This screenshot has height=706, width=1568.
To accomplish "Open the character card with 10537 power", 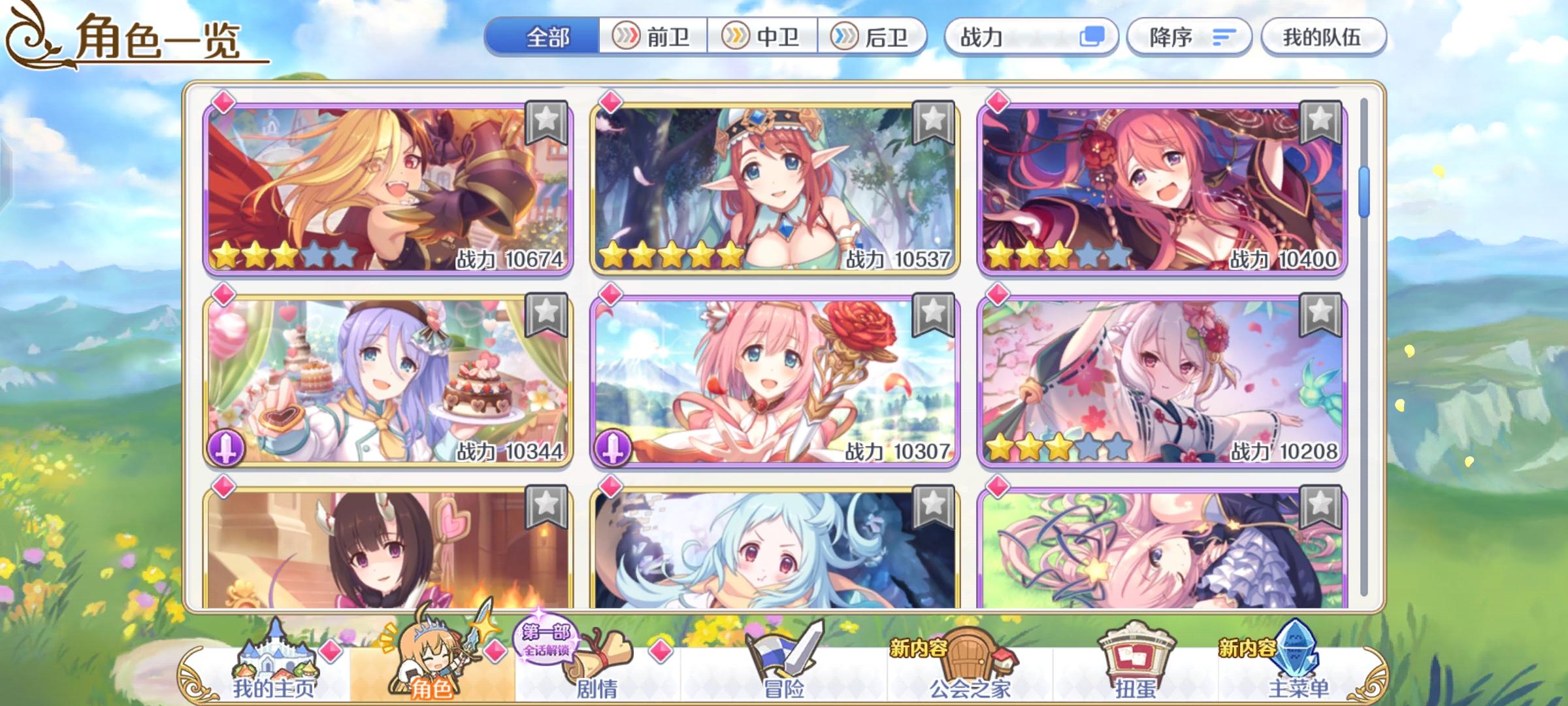I will 771,186.
